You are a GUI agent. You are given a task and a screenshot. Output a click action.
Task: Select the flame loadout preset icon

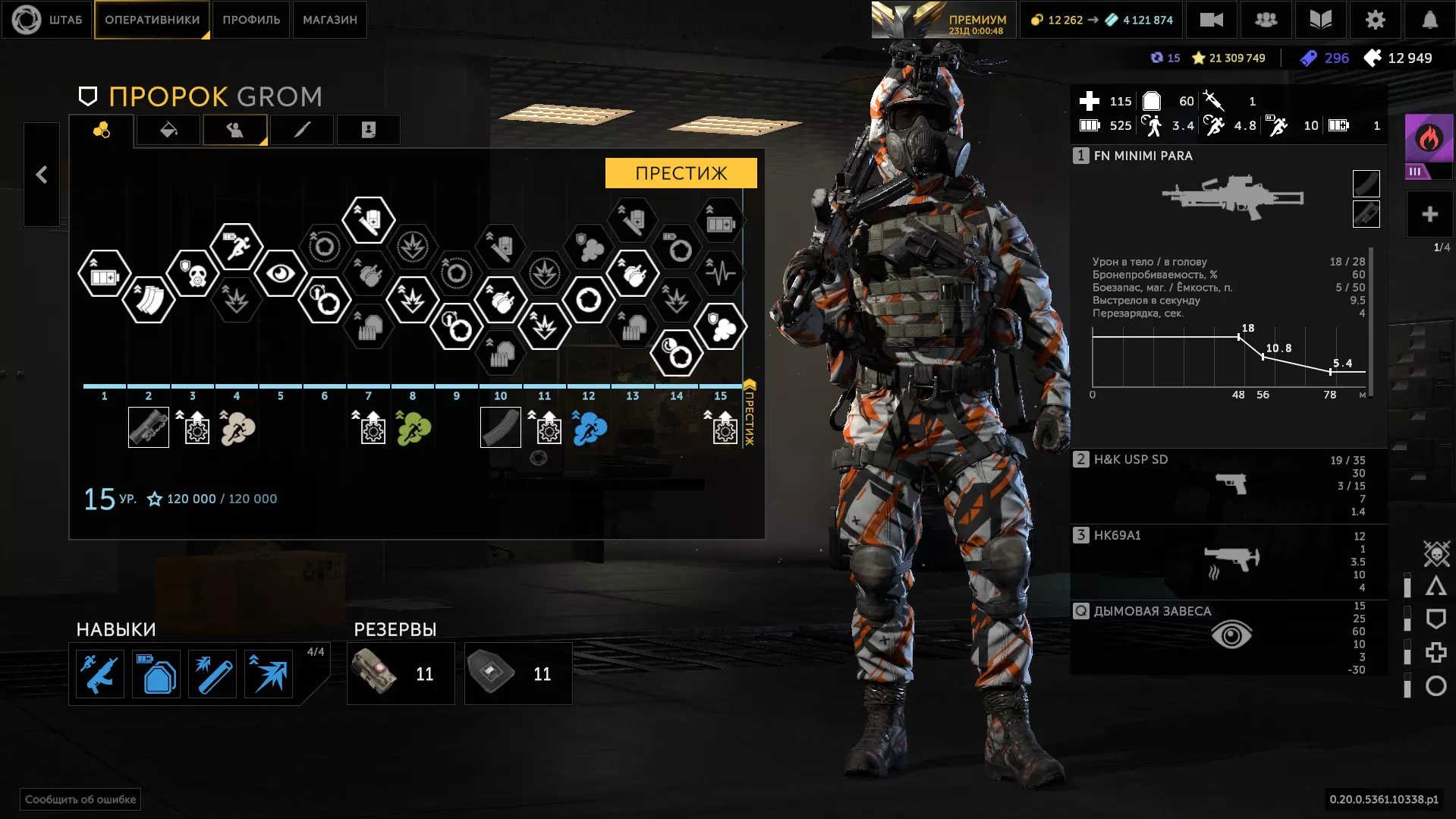(1429, 139)
